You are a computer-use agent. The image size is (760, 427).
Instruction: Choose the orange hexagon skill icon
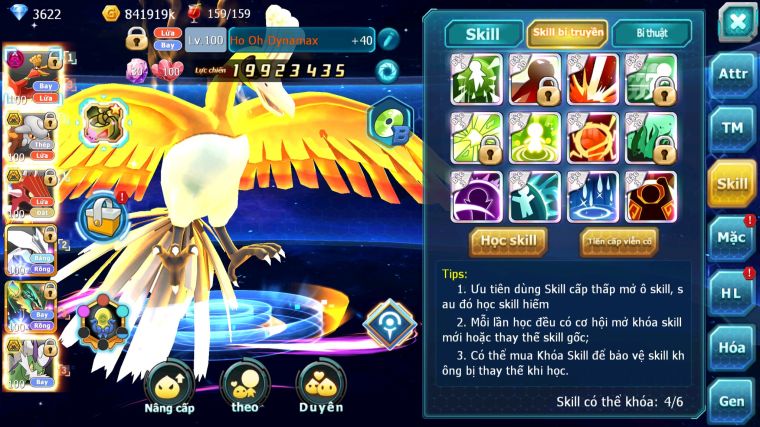[x=650, y=196]
